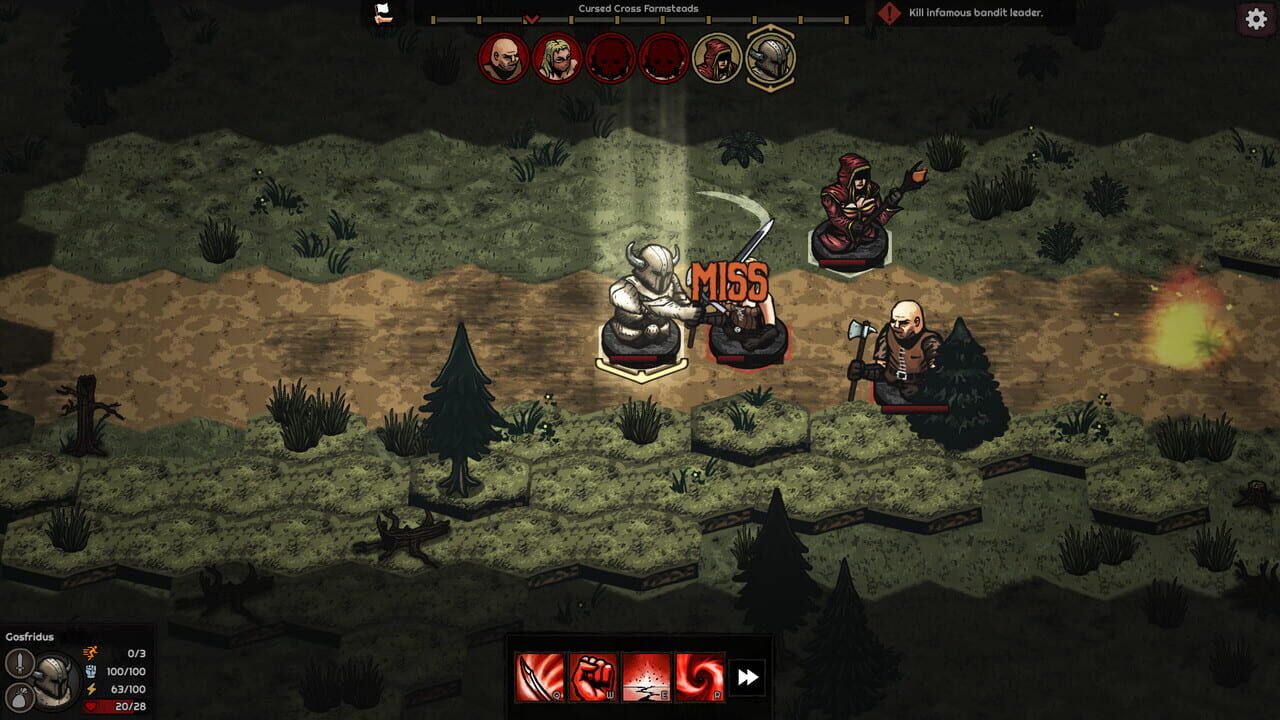Screen dimensions: 1280x720
Task: Click the orange running movement icon
Action: tap(91, 652)
